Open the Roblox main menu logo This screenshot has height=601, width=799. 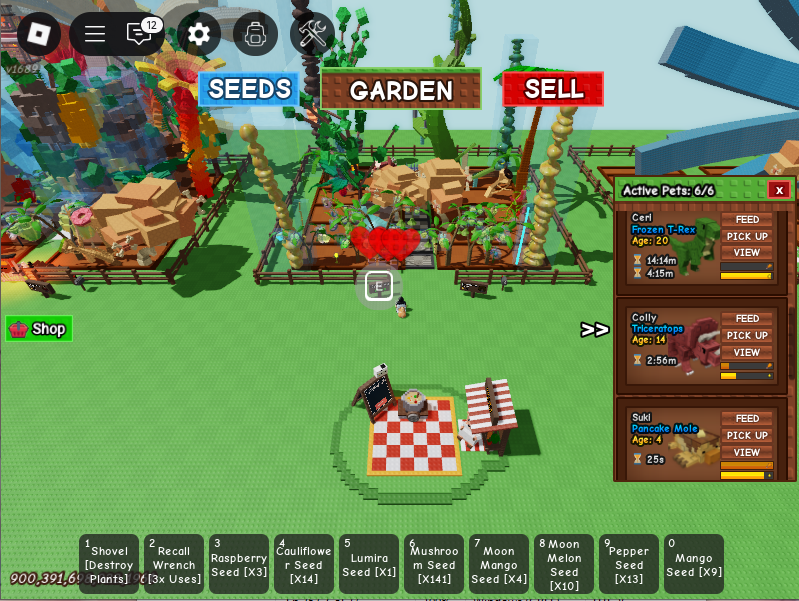click(38, 33)
